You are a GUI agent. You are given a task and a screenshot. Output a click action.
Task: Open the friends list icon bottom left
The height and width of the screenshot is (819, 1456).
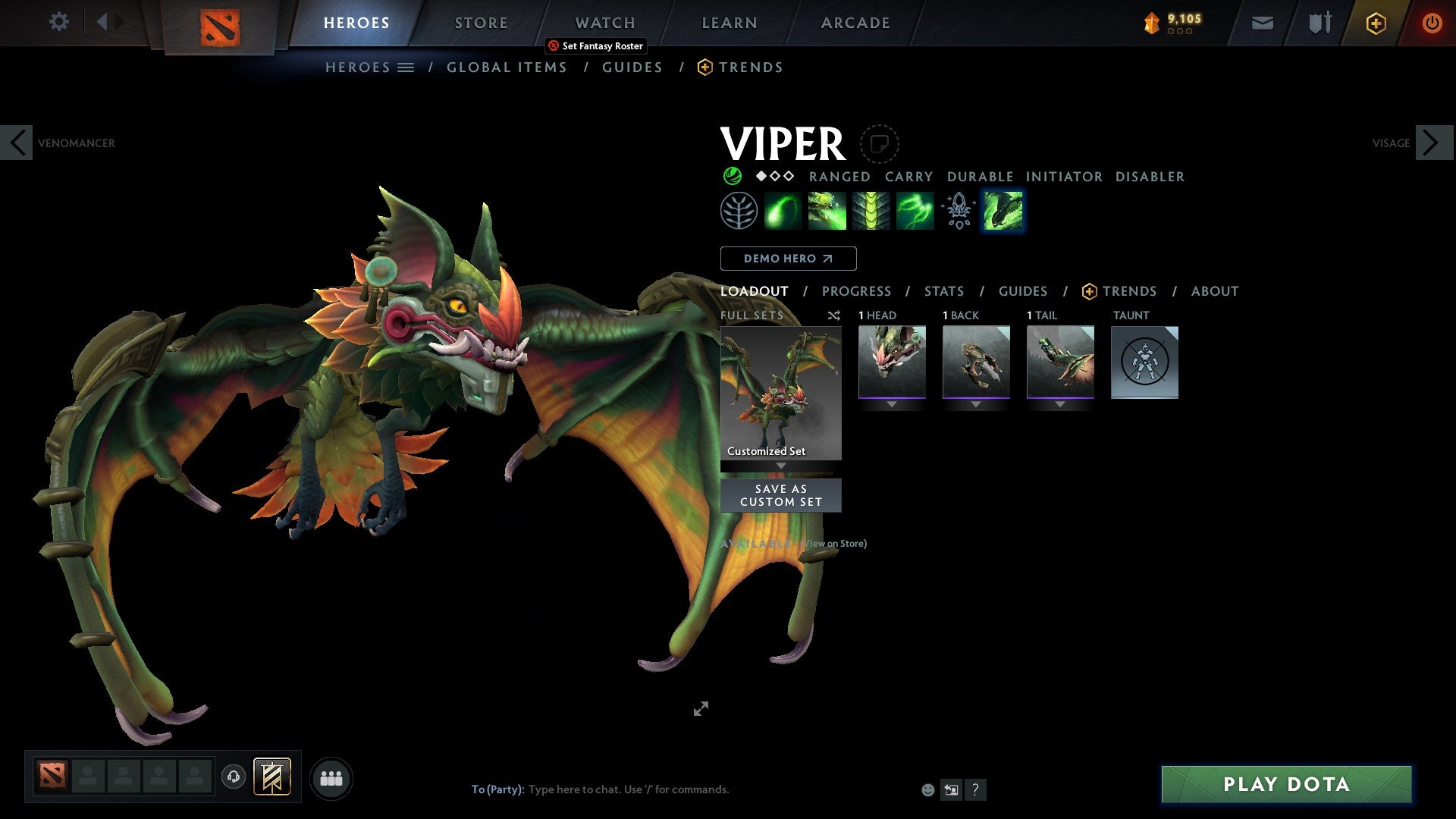[331, 777]
